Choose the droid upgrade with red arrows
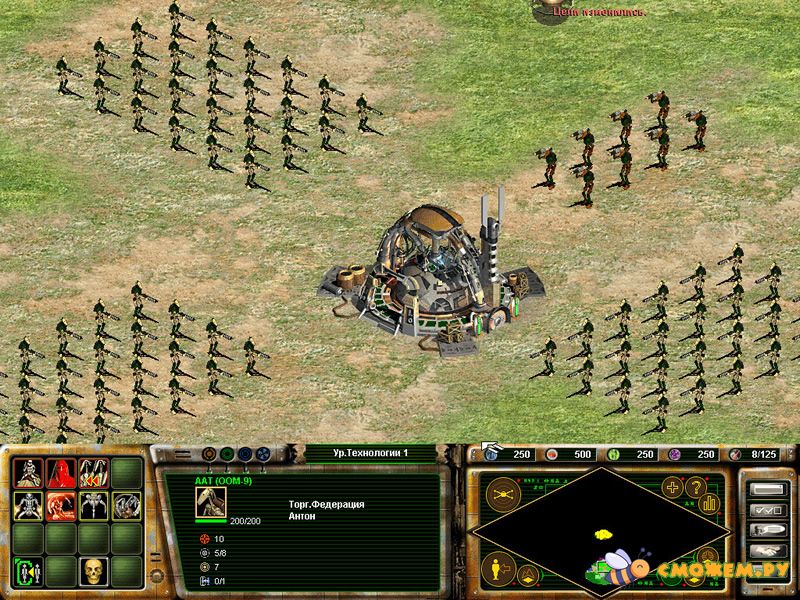The height and width of the screenshot is (600, 800). (x=94, y=473)
